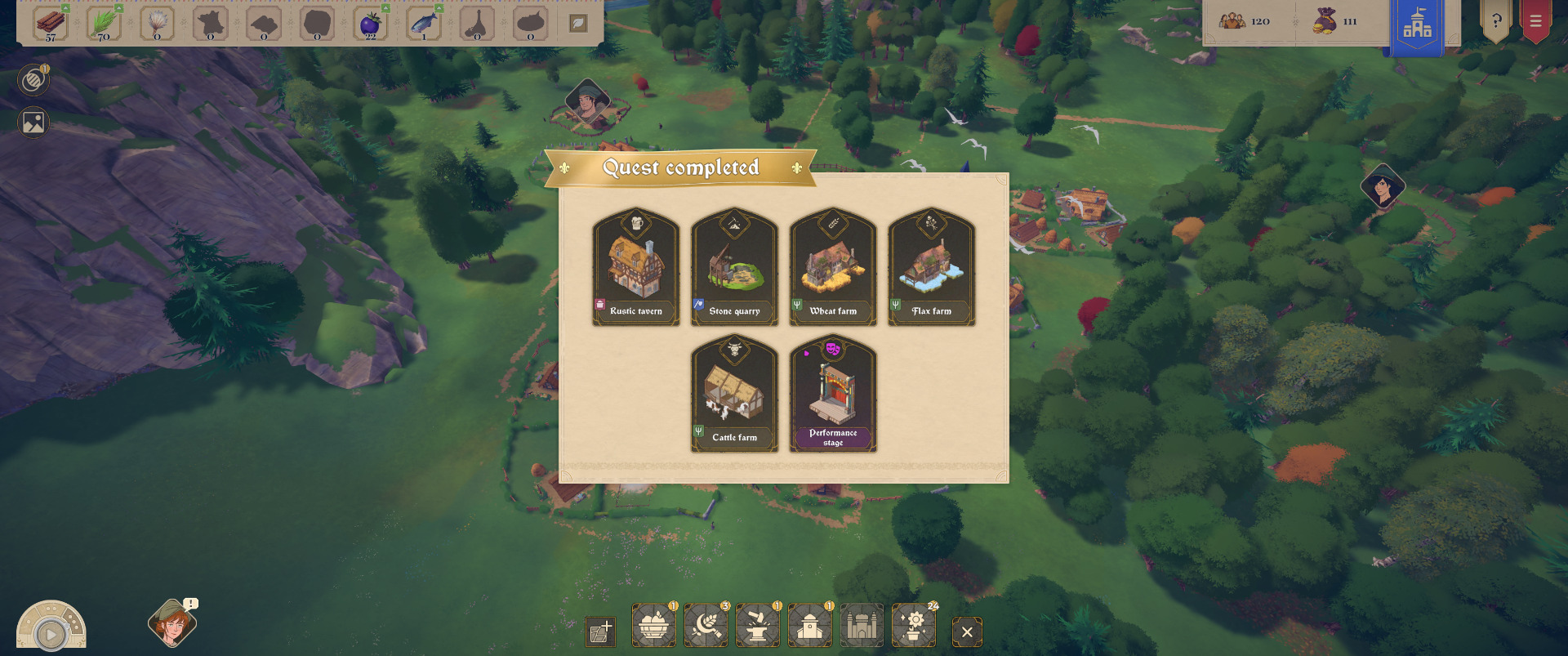
Task: Open the question mark help banner
Action: coord(1496,22)
